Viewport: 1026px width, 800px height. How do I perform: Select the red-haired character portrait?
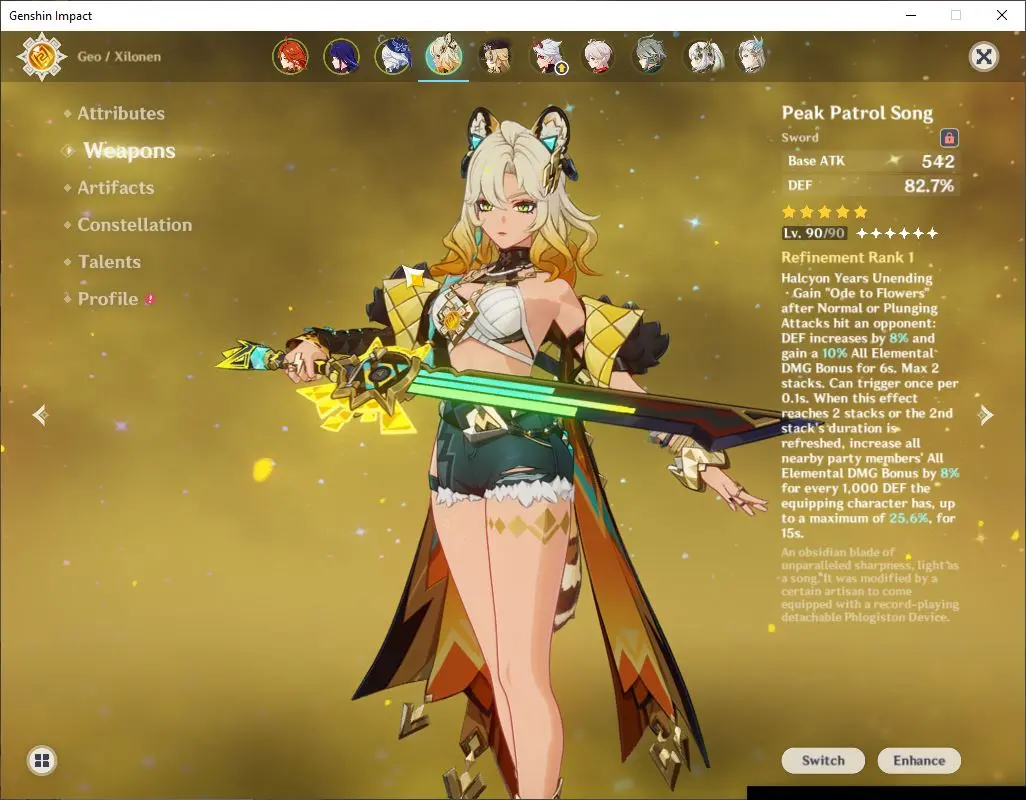coord(290,57)
